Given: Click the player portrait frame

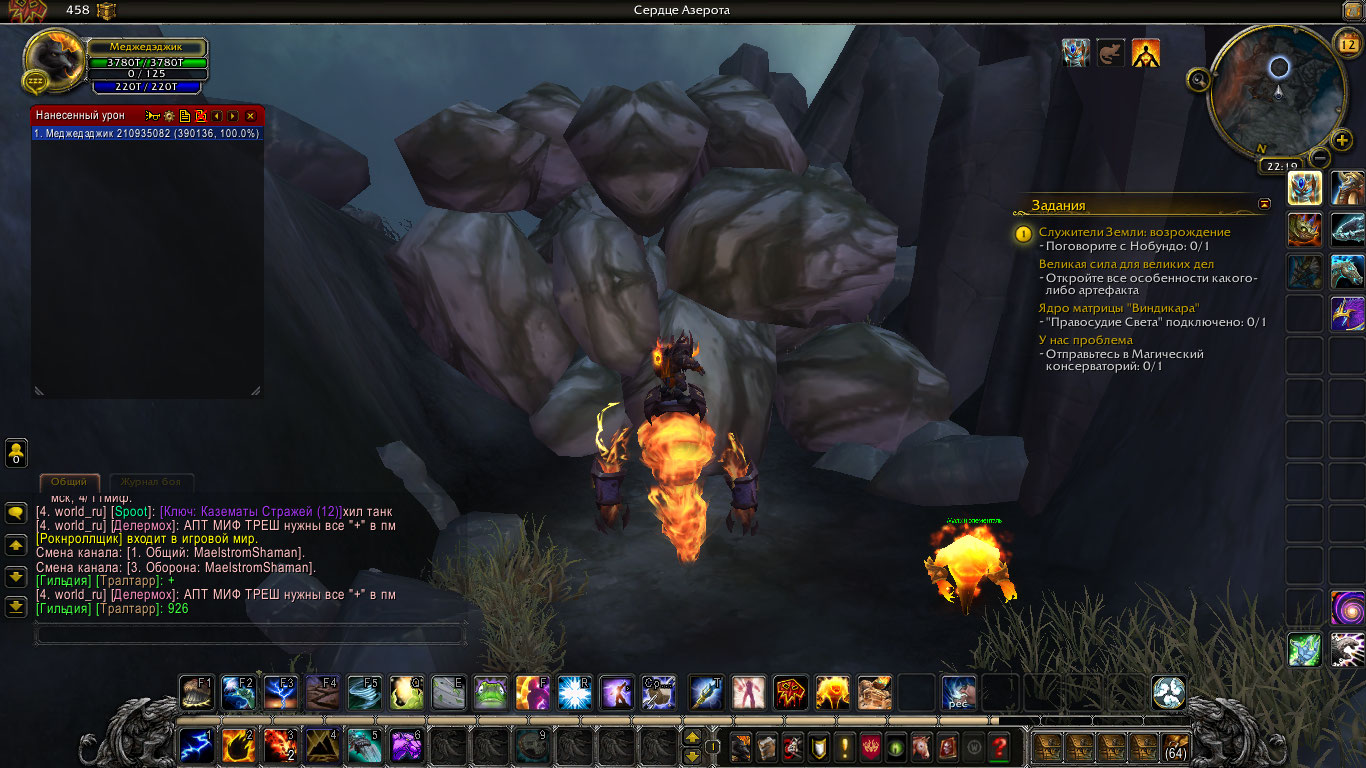Looking at the screenshot, I should coord(54,62).
